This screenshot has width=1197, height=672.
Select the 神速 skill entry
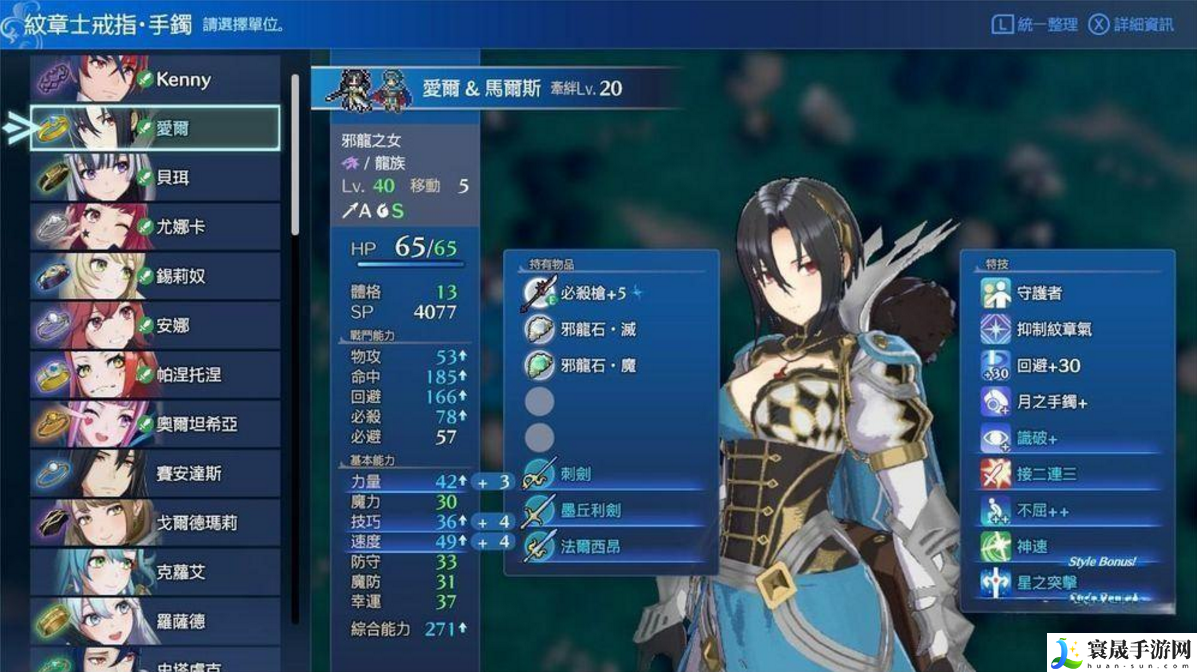click(1066, 546)
